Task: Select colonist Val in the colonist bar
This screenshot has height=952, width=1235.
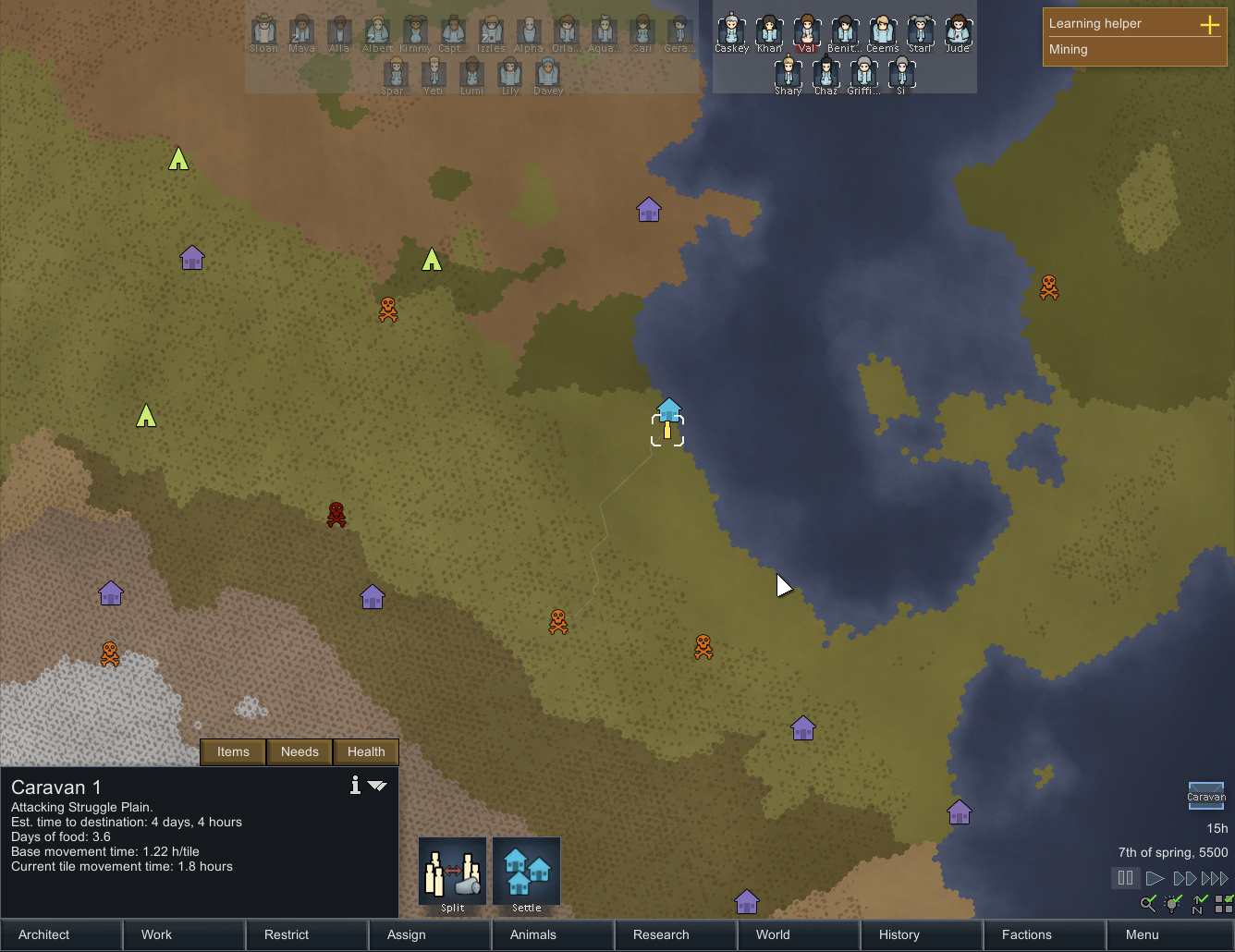Action: 807,33
